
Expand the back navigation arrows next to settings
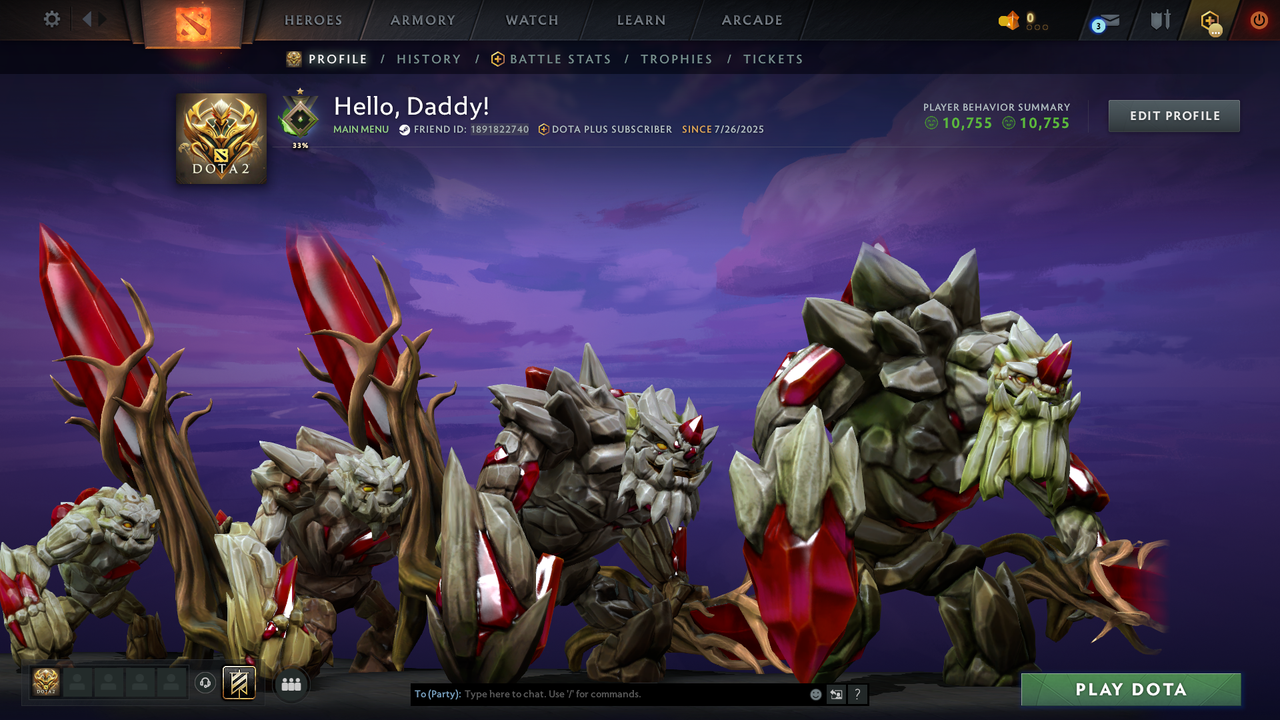coord(90,18)
